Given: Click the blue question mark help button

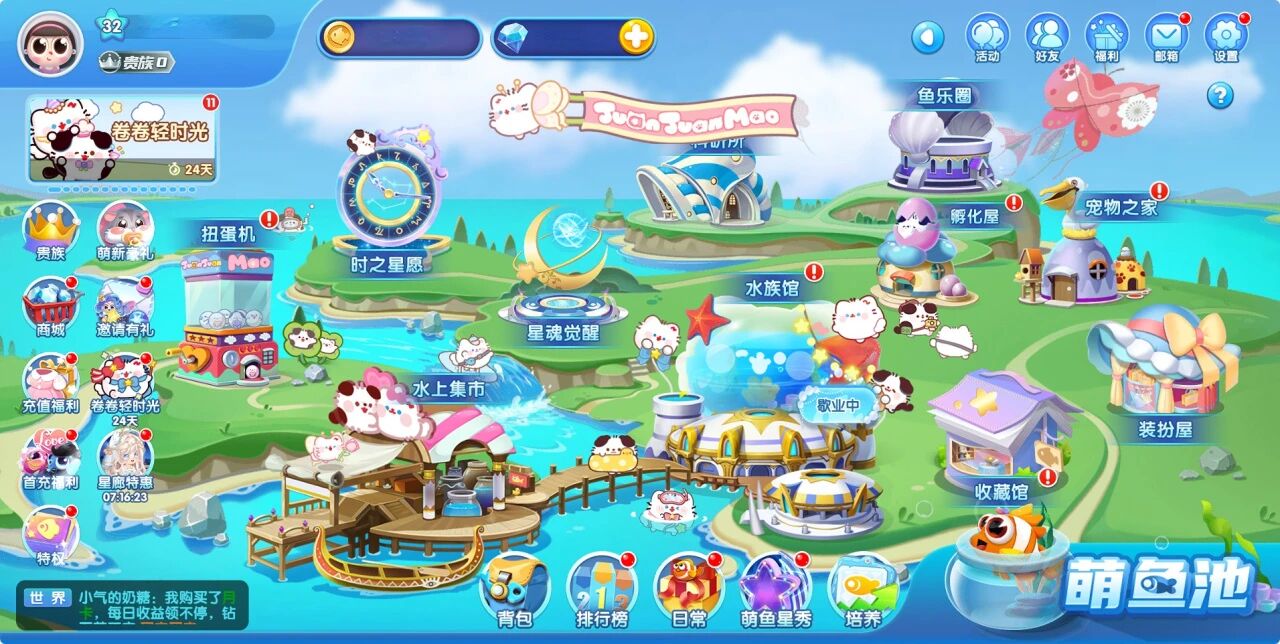Looking at the screenshot, I should 1219,96.
